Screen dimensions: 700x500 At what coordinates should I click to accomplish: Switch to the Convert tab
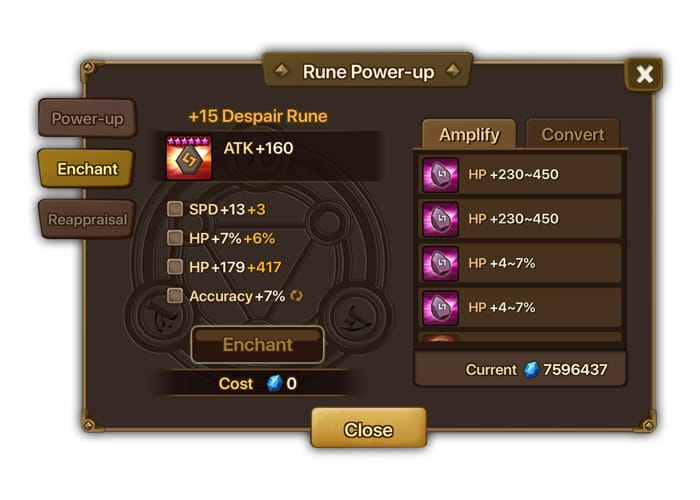point(573,134)
